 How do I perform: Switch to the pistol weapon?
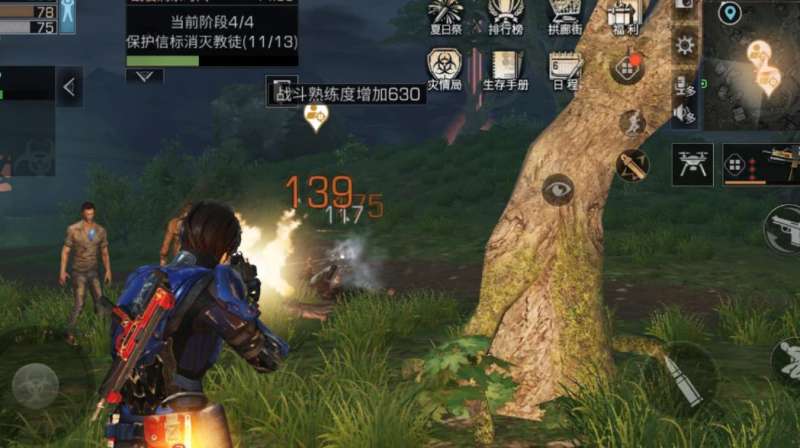pos(783,230)
